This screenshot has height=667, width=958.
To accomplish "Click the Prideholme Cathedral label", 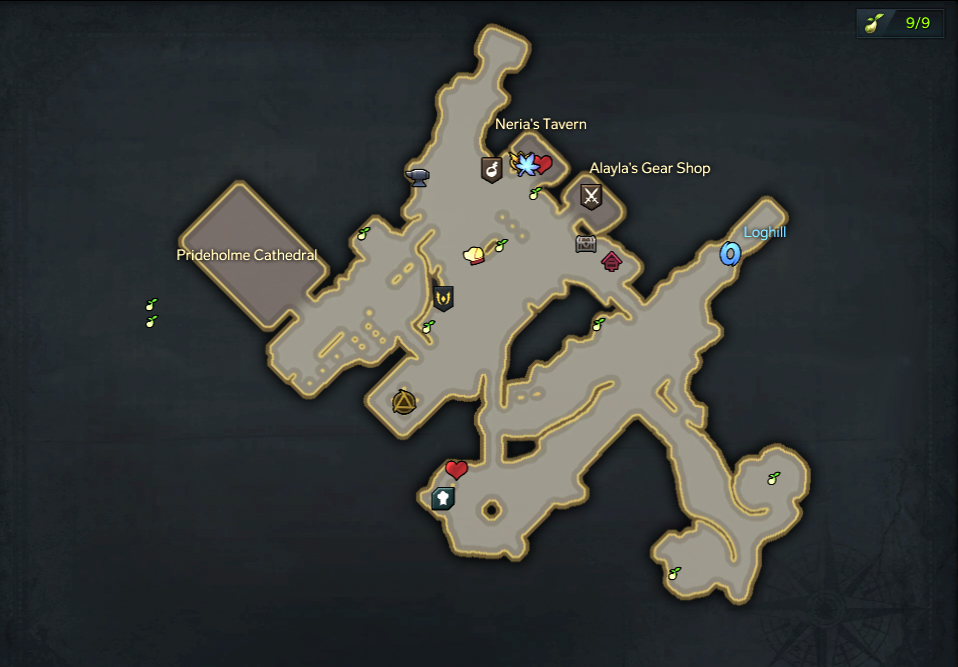I will (246, 255).
